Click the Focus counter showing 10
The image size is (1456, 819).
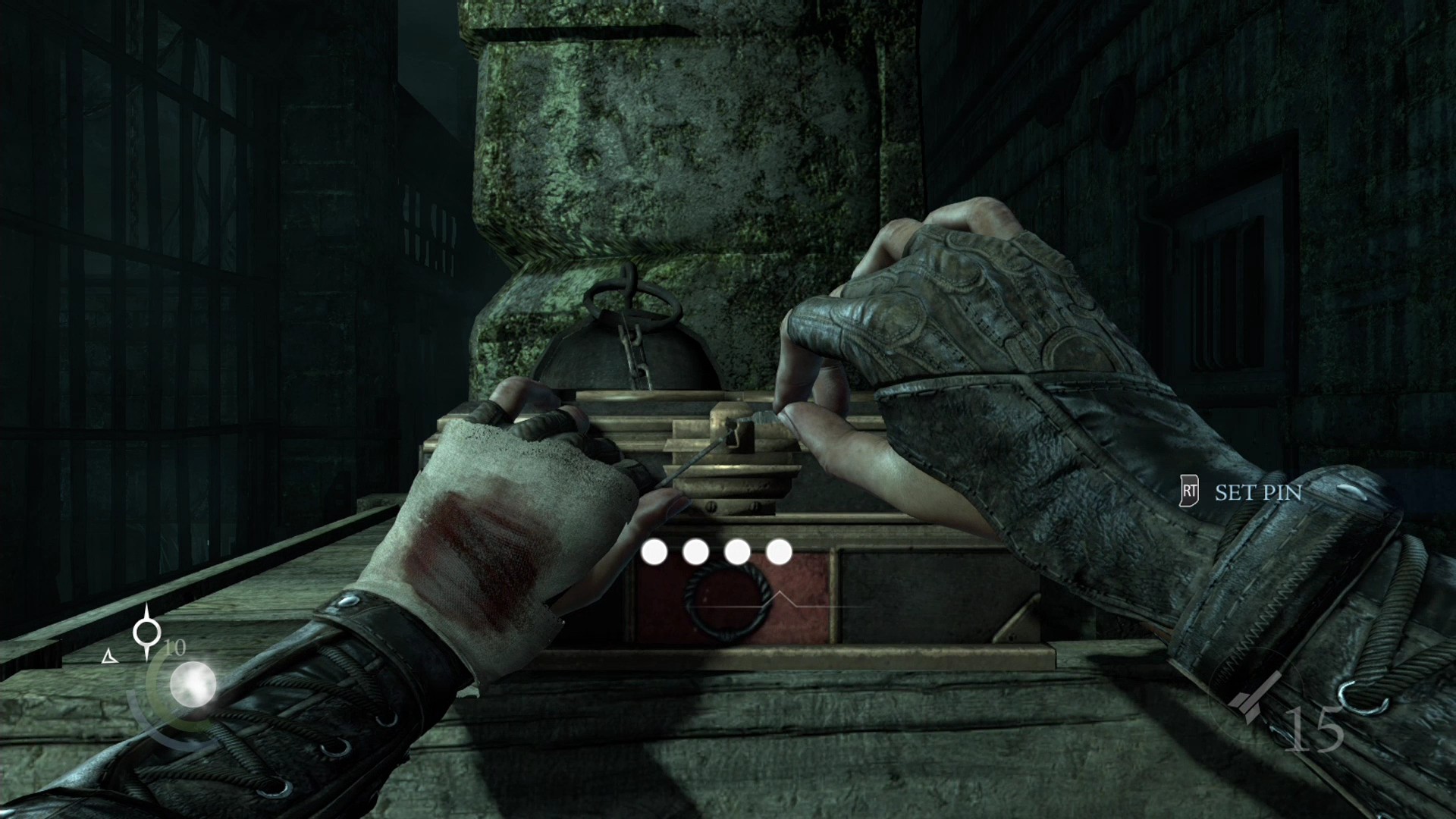[175, 648]
